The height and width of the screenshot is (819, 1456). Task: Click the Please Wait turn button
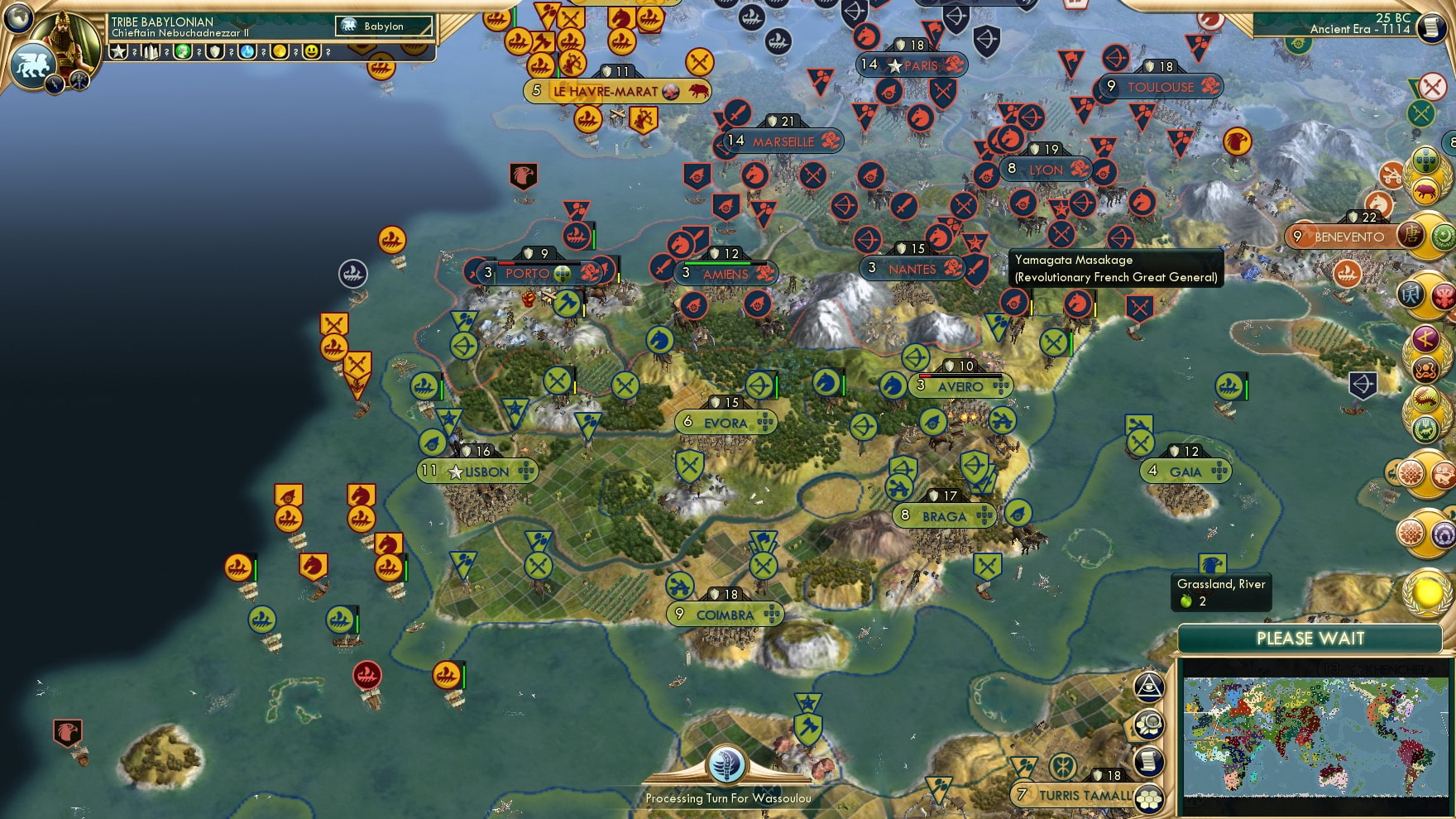[1310, 639]
